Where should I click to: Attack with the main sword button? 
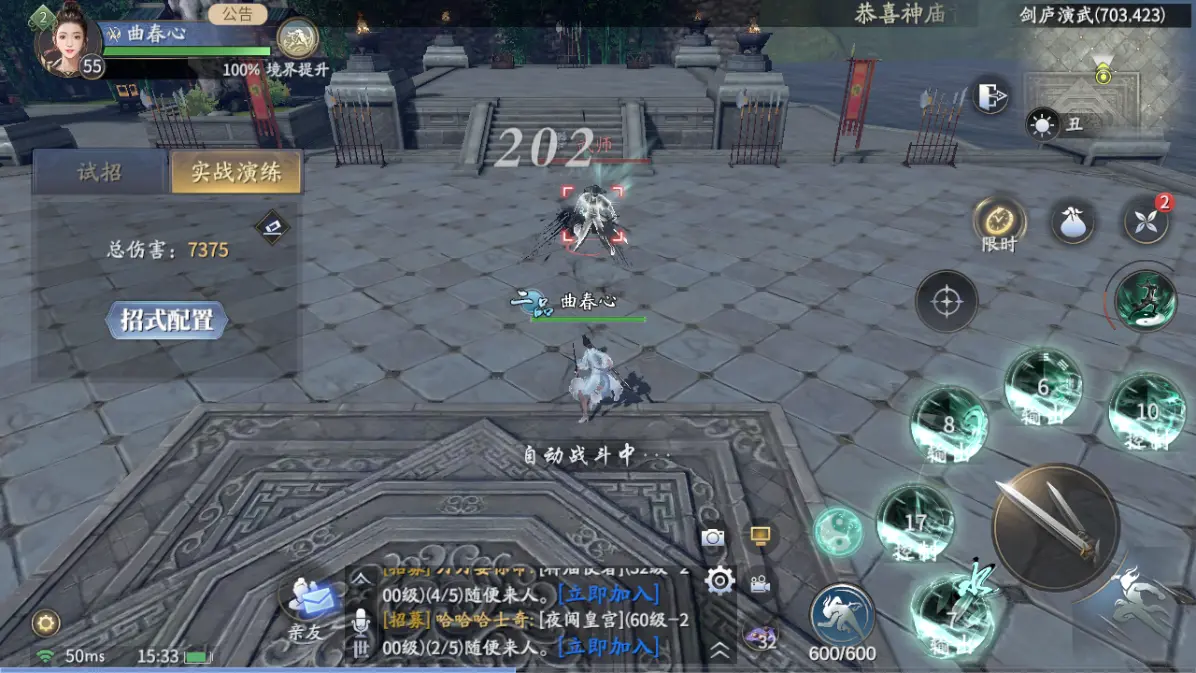1055,526
